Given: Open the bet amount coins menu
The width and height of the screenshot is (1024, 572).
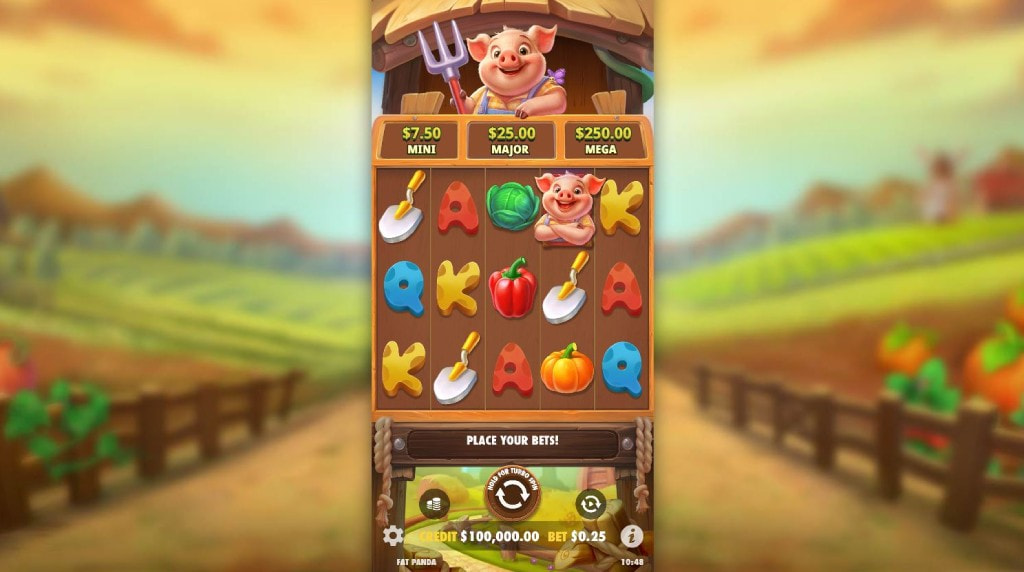Looking at the screenshot, I should pos(434,503).
